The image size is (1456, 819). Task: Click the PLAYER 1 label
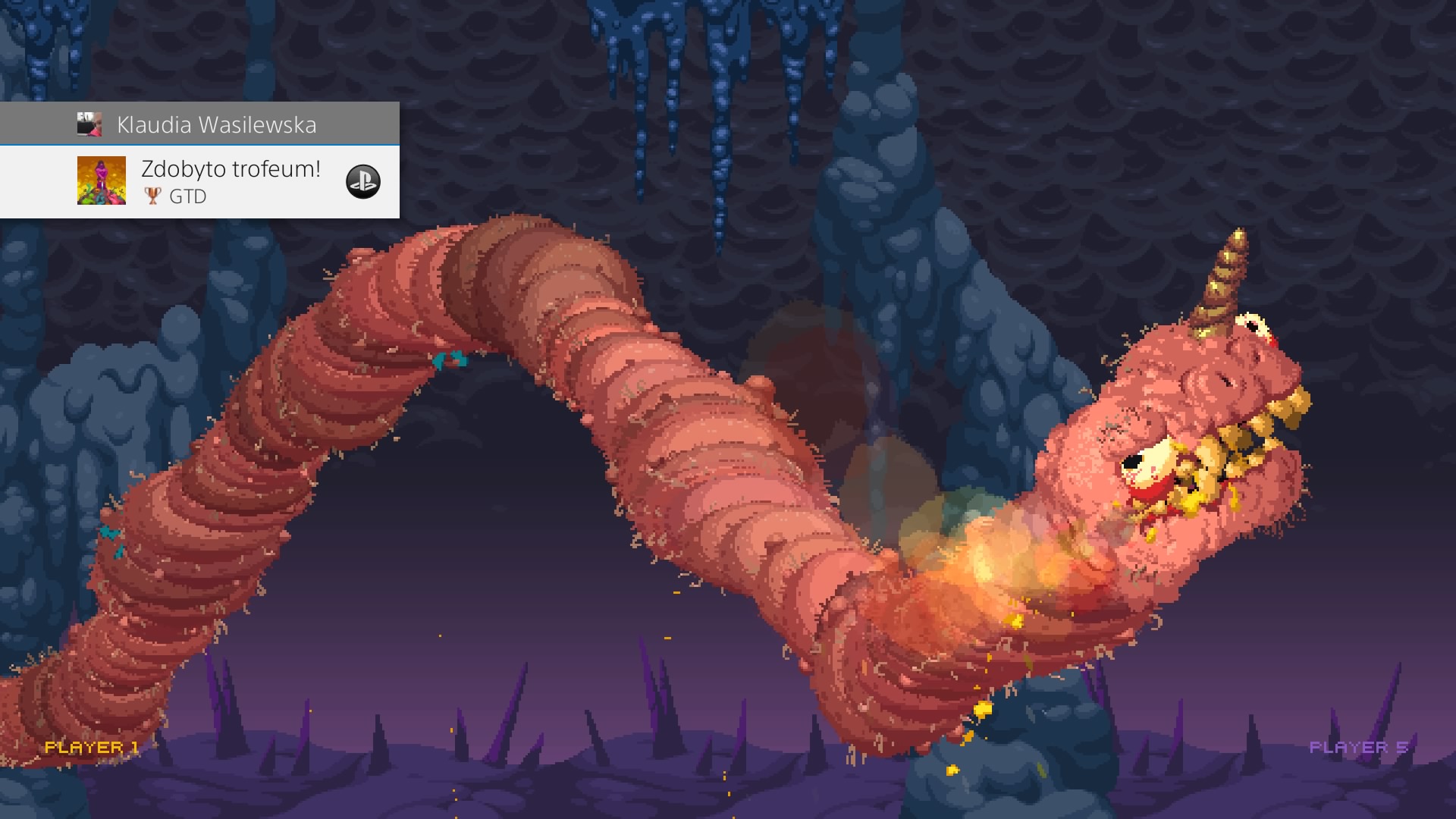pyautogui.click(x=91, y=747)
